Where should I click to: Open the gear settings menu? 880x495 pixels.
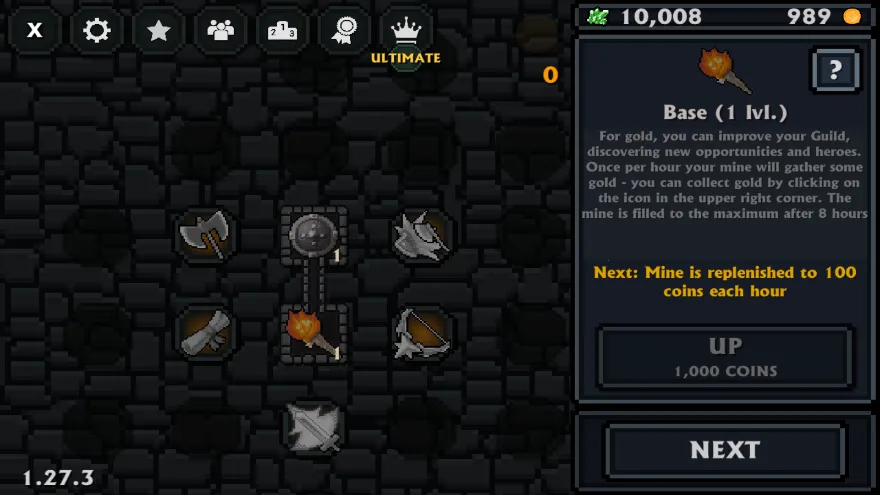(97, 30)
